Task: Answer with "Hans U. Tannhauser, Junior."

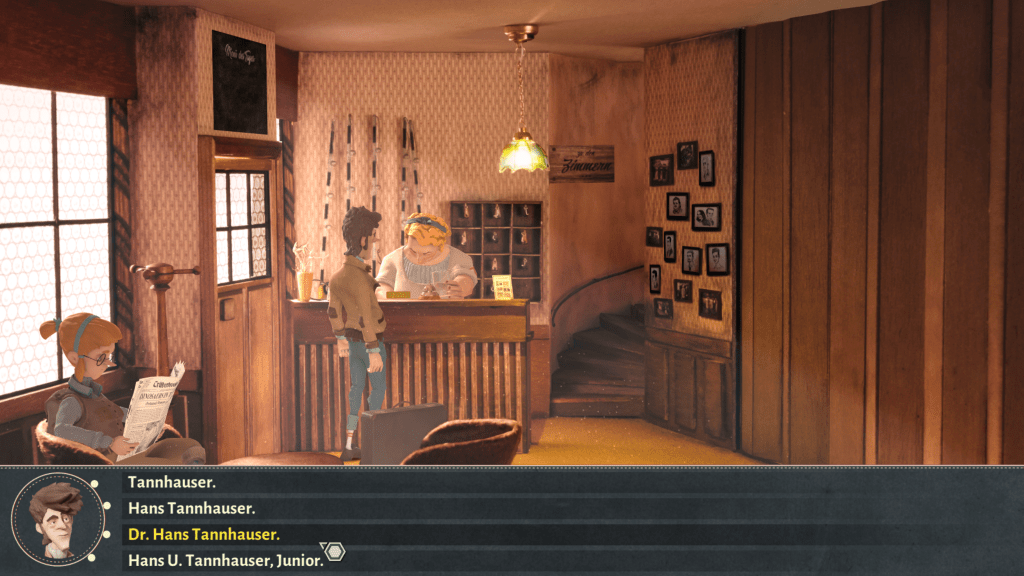Action: pyautogui.click(x=226, y=560)
